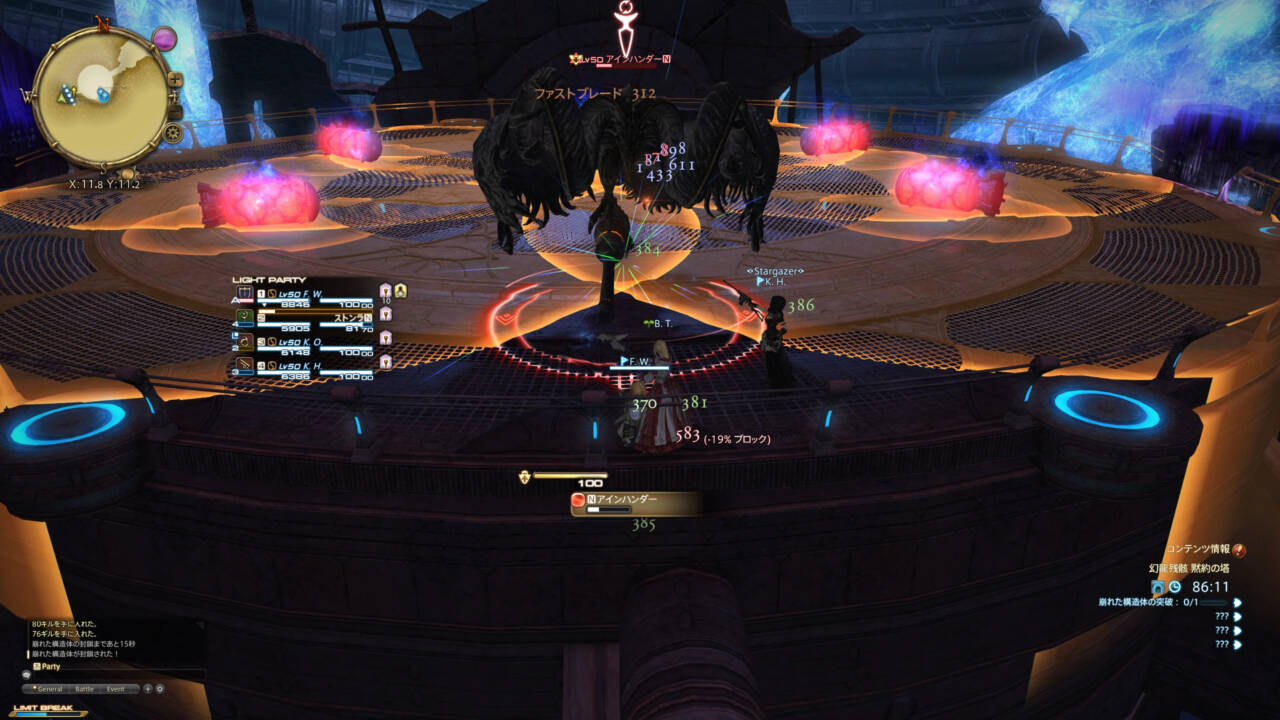The height and width of the screenshot is (720, 1280).
Task: Expand the 崩れた構造体の突破 objective arrow
Action: 1237,603
